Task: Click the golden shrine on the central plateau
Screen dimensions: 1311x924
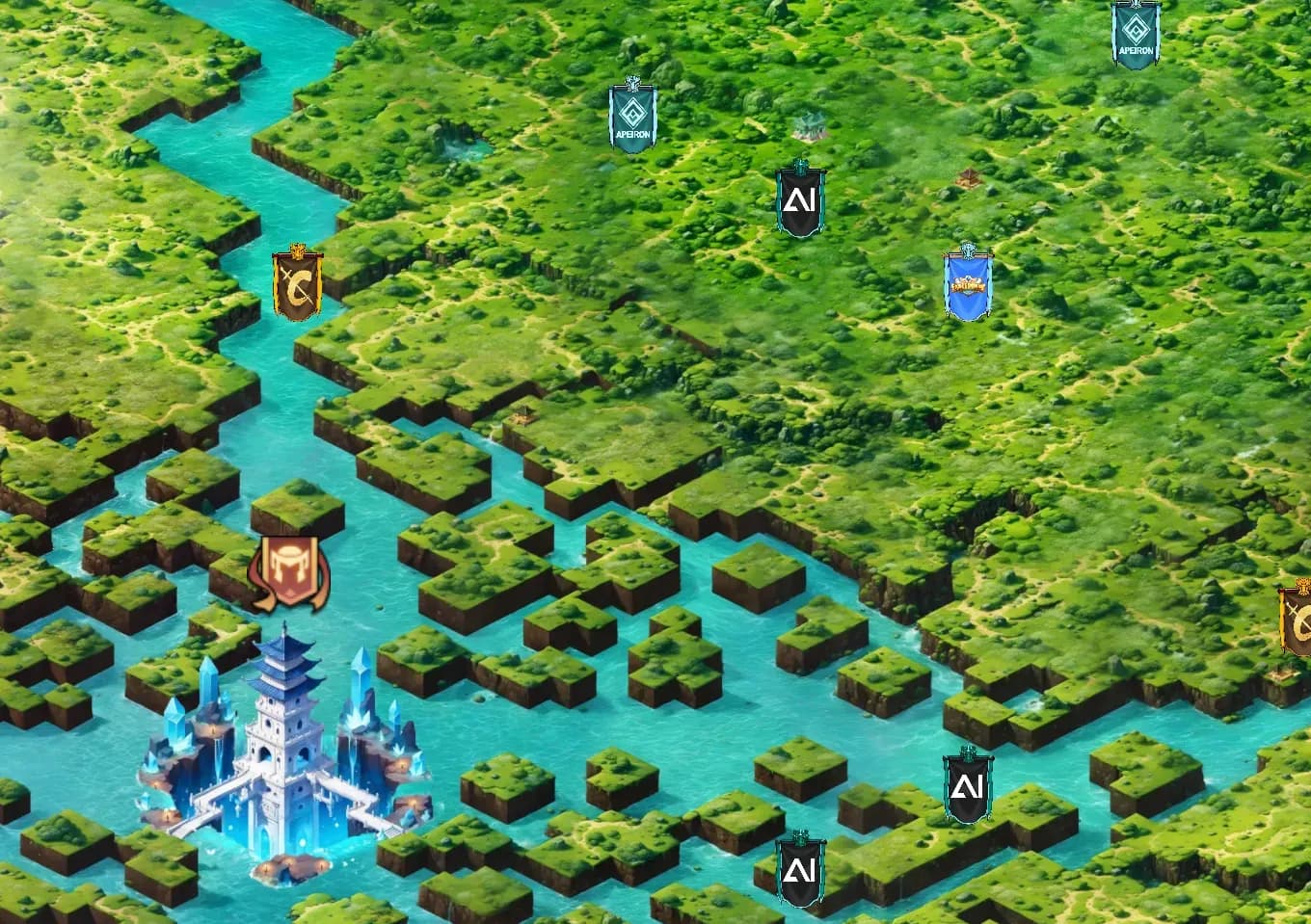Action: click(521, 416)
